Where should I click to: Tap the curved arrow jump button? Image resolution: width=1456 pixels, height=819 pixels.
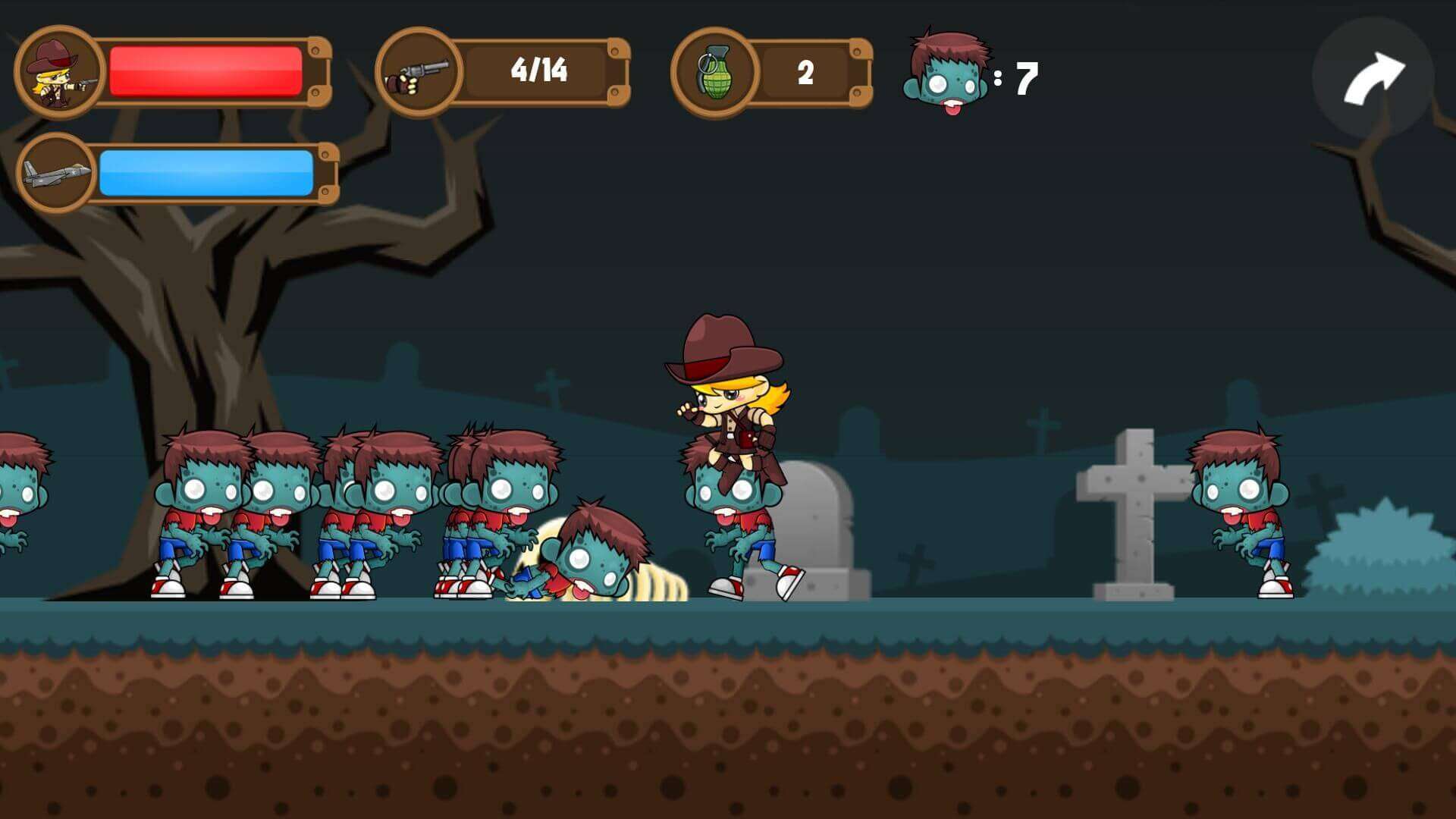(1373, 78)
